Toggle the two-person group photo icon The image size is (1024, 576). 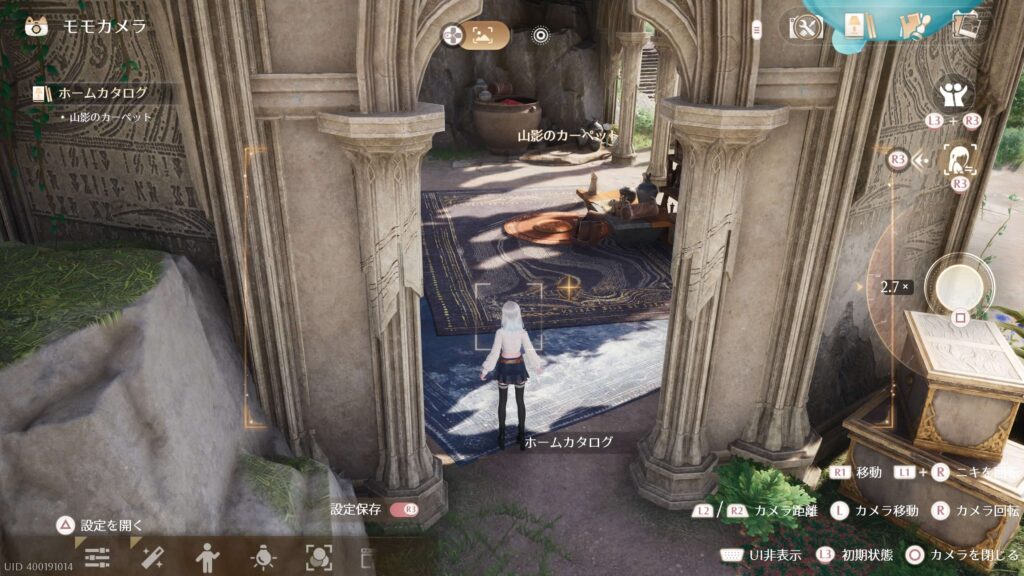point(954,95)
